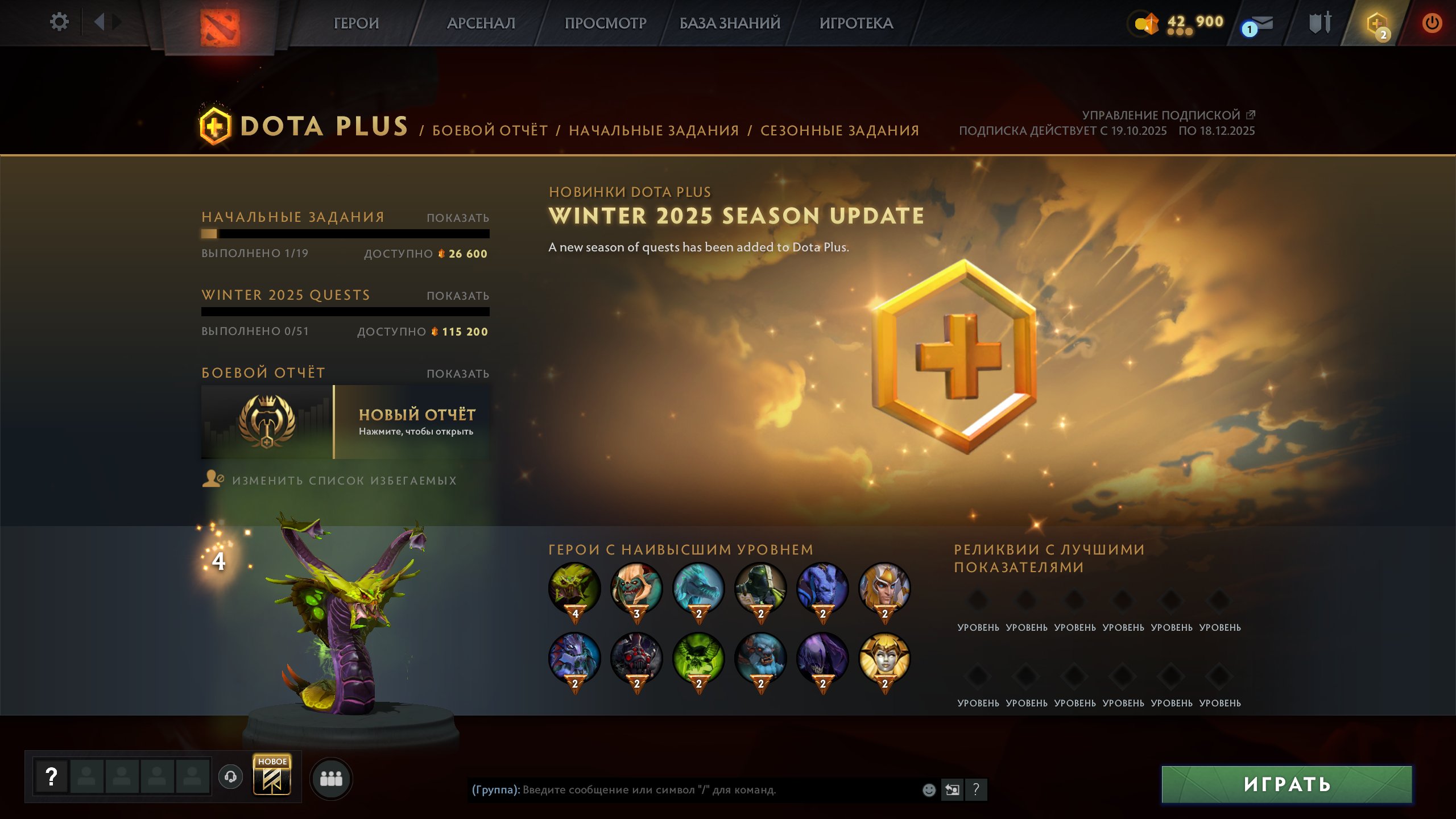Open the settings gear icon
This screenshot has height=819, width=1456.
(x=59, y=22)
